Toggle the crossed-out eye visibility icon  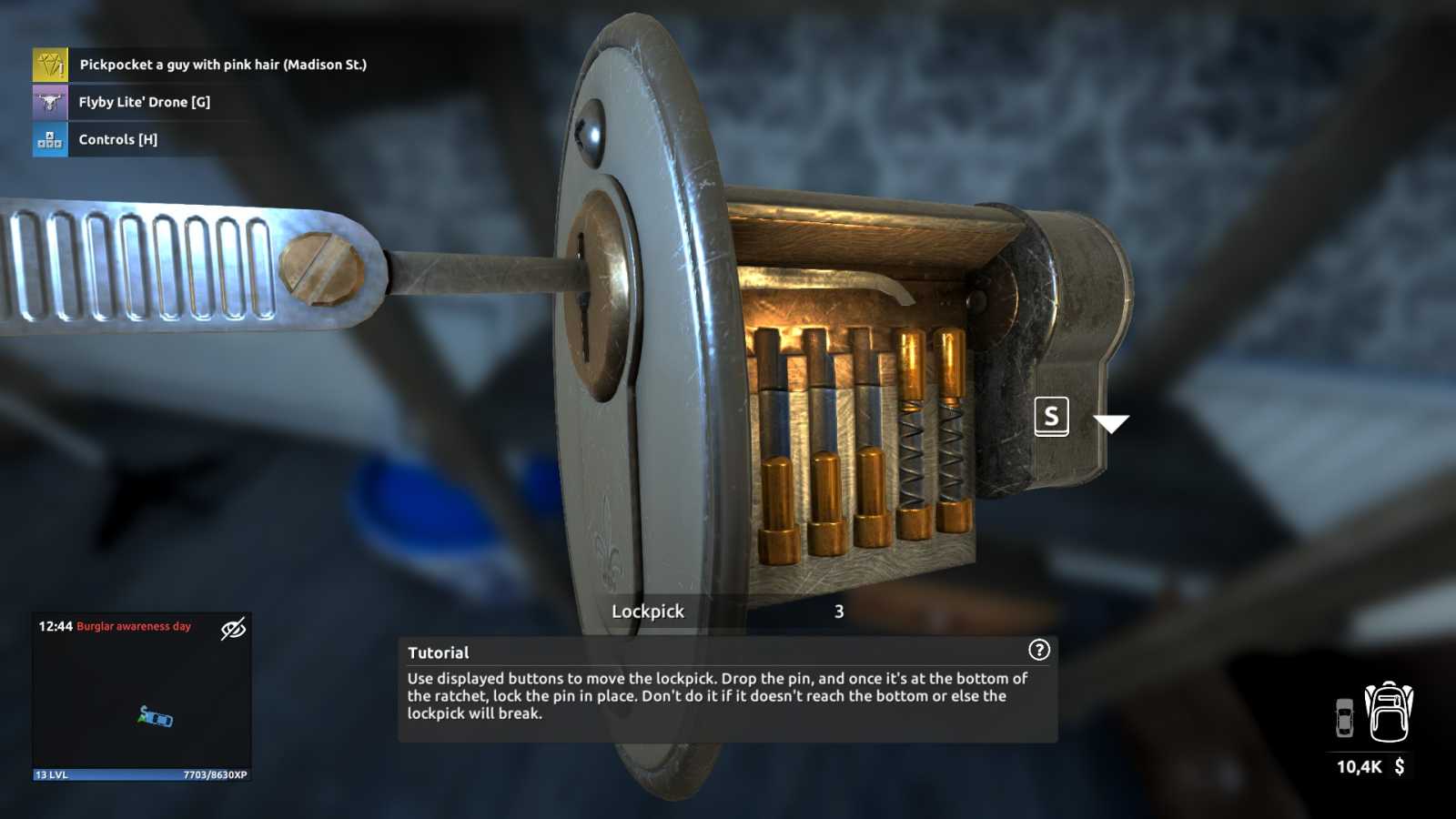tap(233, 628)
